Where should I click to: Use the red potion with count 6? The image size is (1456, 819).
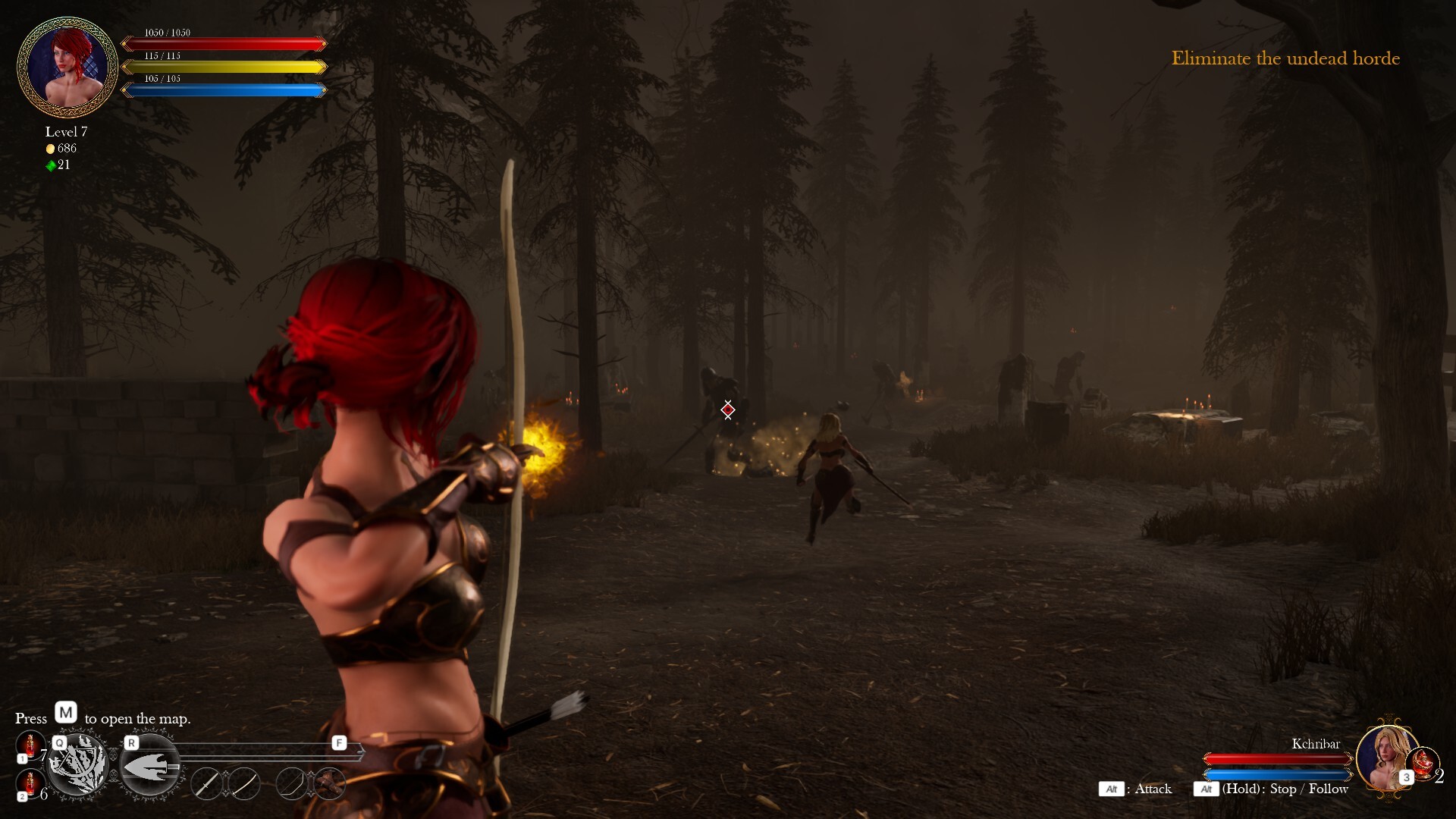coord(30,784)
